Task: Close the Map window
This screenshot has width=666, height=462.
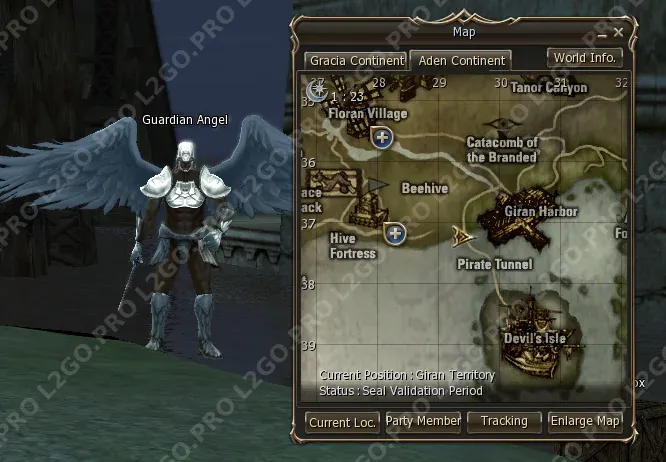Action: pyautogui.click(x=619, y=32)
